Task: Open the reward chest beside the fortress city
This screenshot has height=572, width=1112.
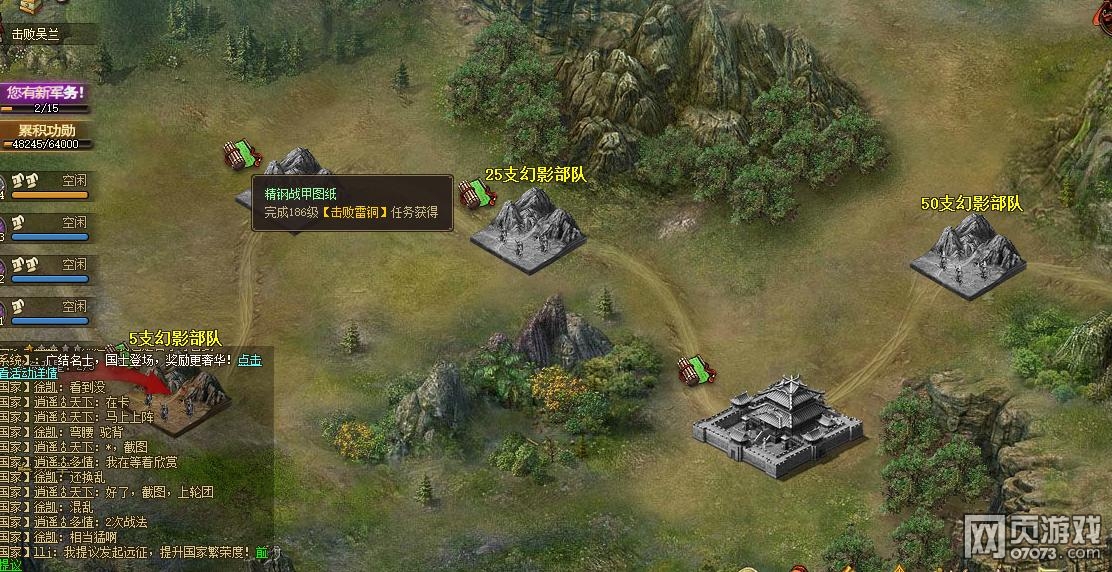Action: click(696, 368)
